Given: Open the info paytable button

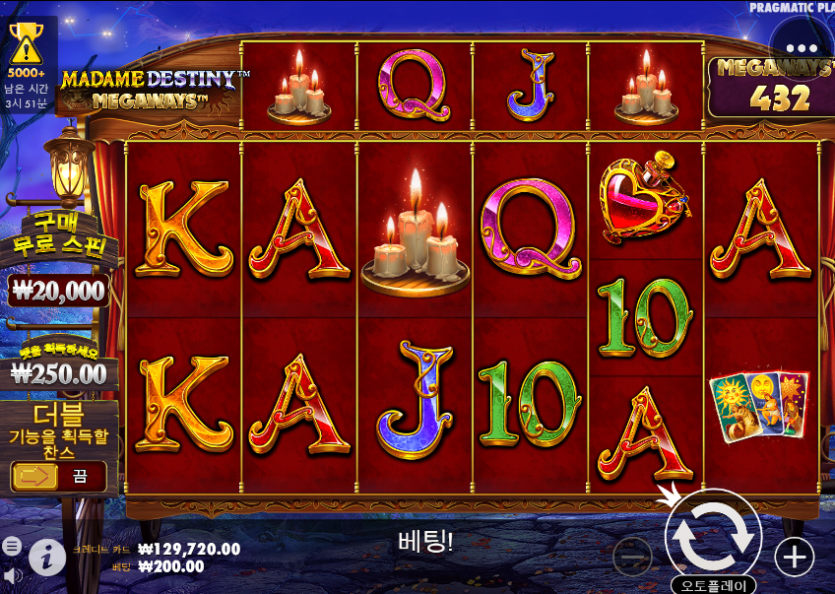Looking at the screenshot, I should tap(47, 557).
